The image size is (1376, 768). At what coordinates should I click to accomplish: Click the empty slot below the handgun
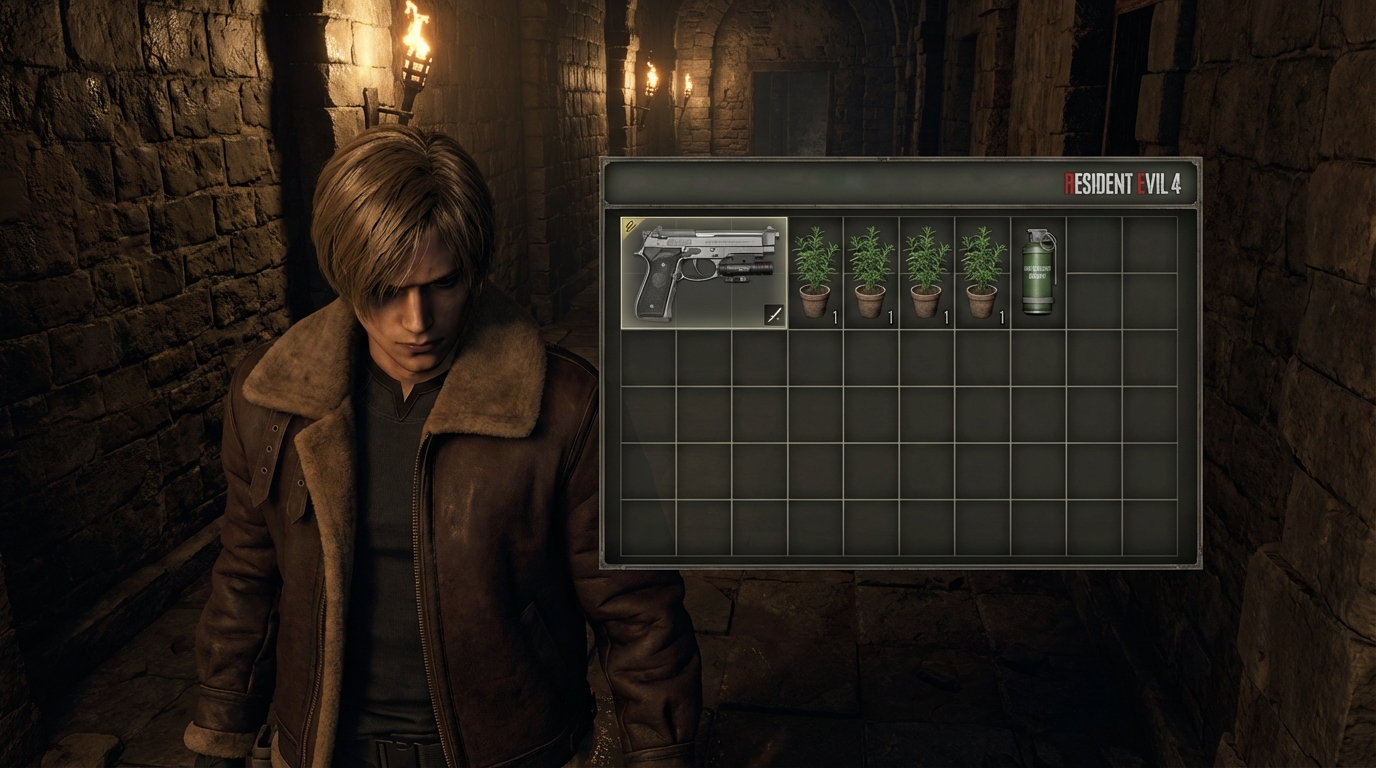[x=704, y=356]
